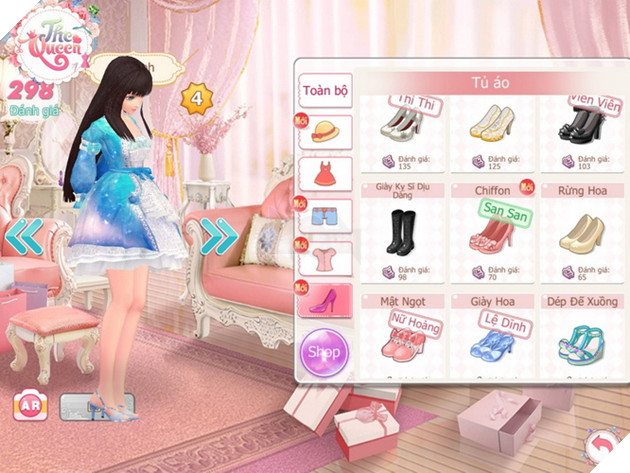The height and width of the screenshot is (473, 630).
Task: Select the Toàn bộ category tab
Action: click(325, 91)
